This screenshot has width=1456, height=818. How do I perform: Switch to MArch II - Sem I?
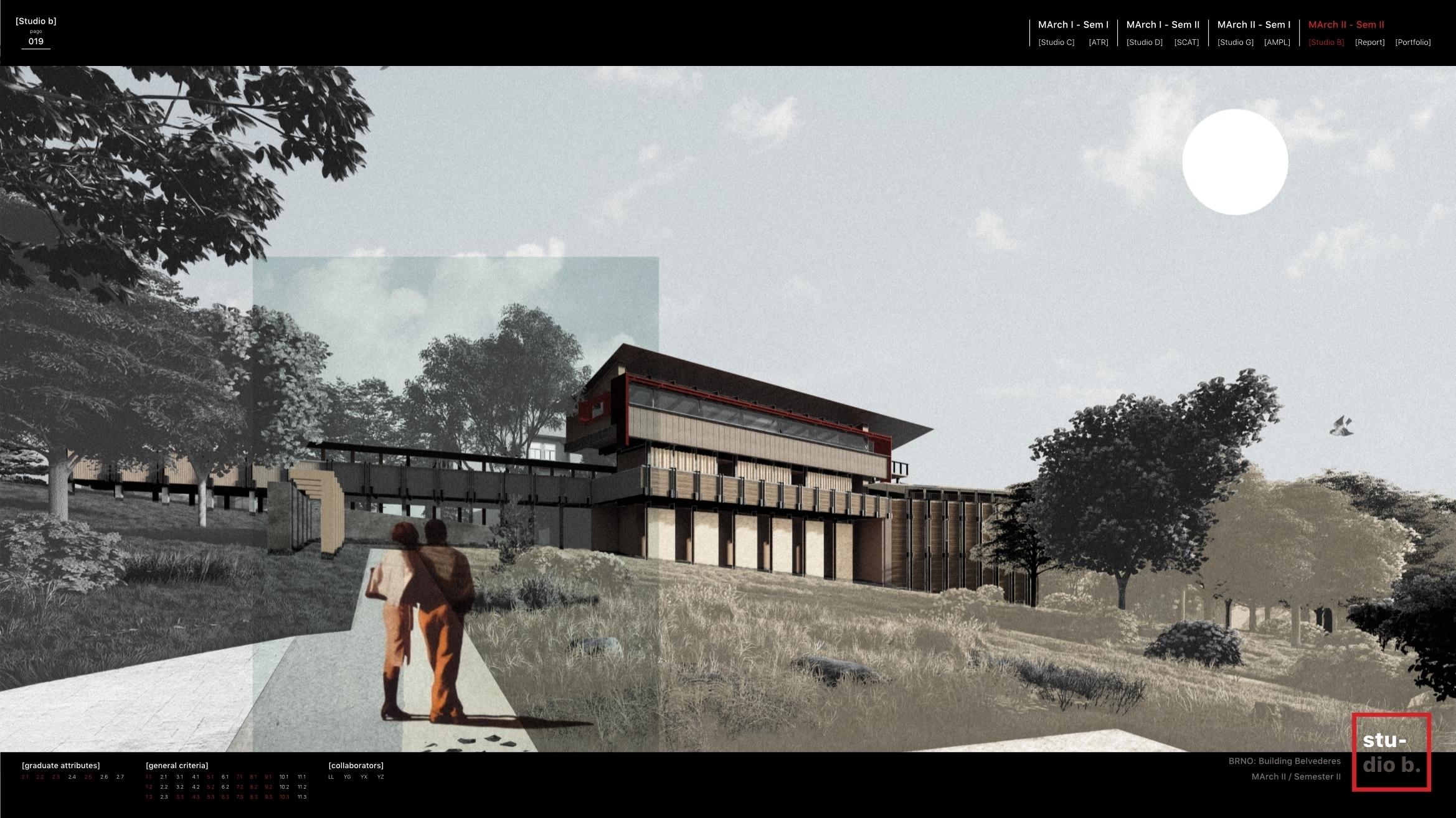point(1254,25)
